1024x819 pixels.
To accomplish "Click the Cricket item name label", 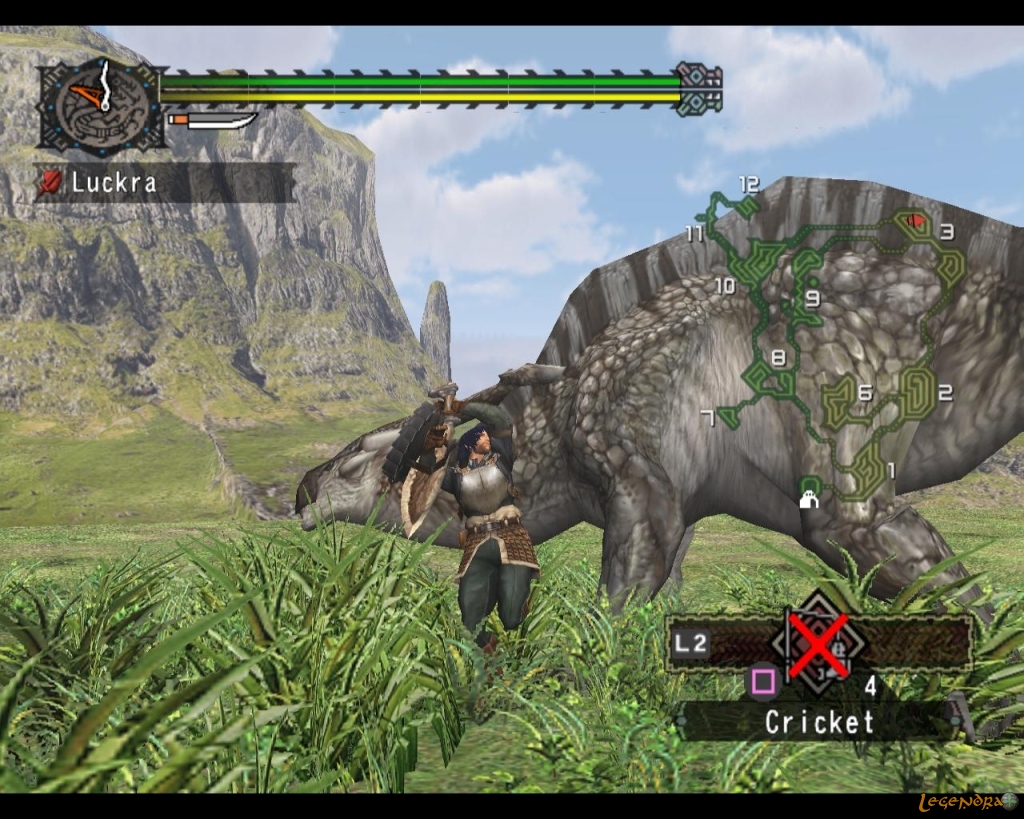I will tap(819, 722).
